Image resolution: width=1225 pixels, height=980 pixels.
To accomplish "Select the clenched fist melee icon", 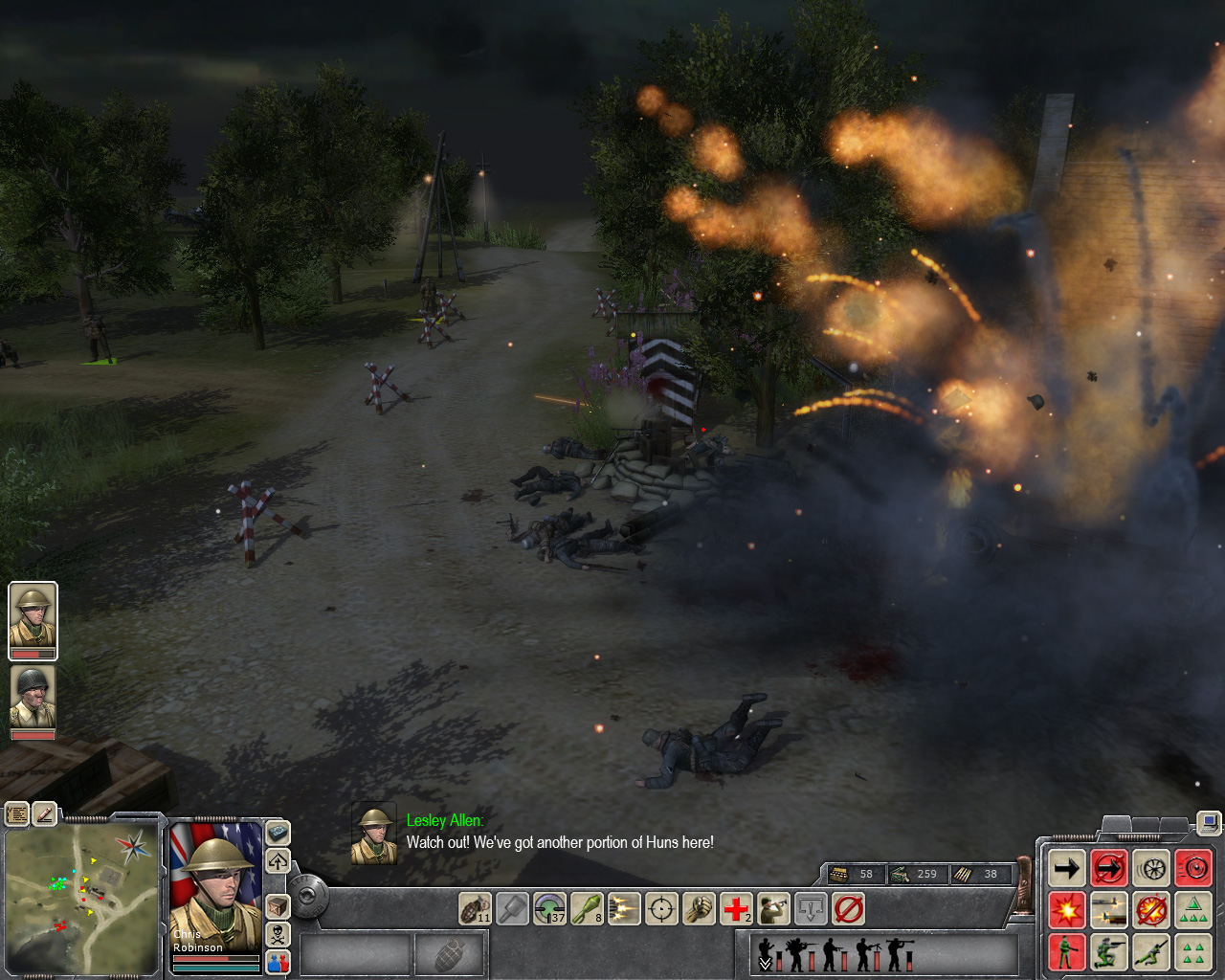I will 699,908.
